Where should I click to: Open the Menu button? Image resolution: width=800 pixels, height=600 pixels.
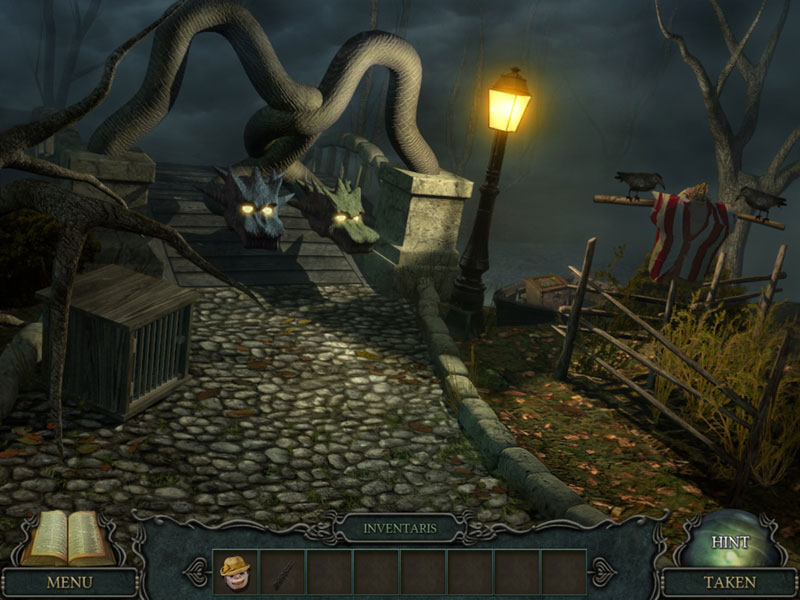point(69,581)
